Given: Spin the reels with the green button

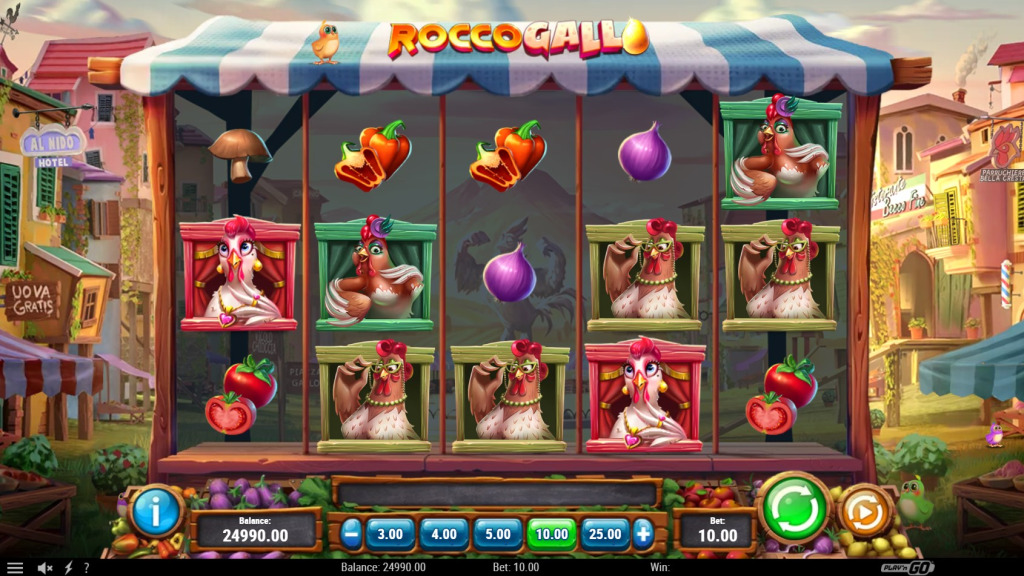Looking at the screenshot, I should pyautogui.click(x=795, y=509).
